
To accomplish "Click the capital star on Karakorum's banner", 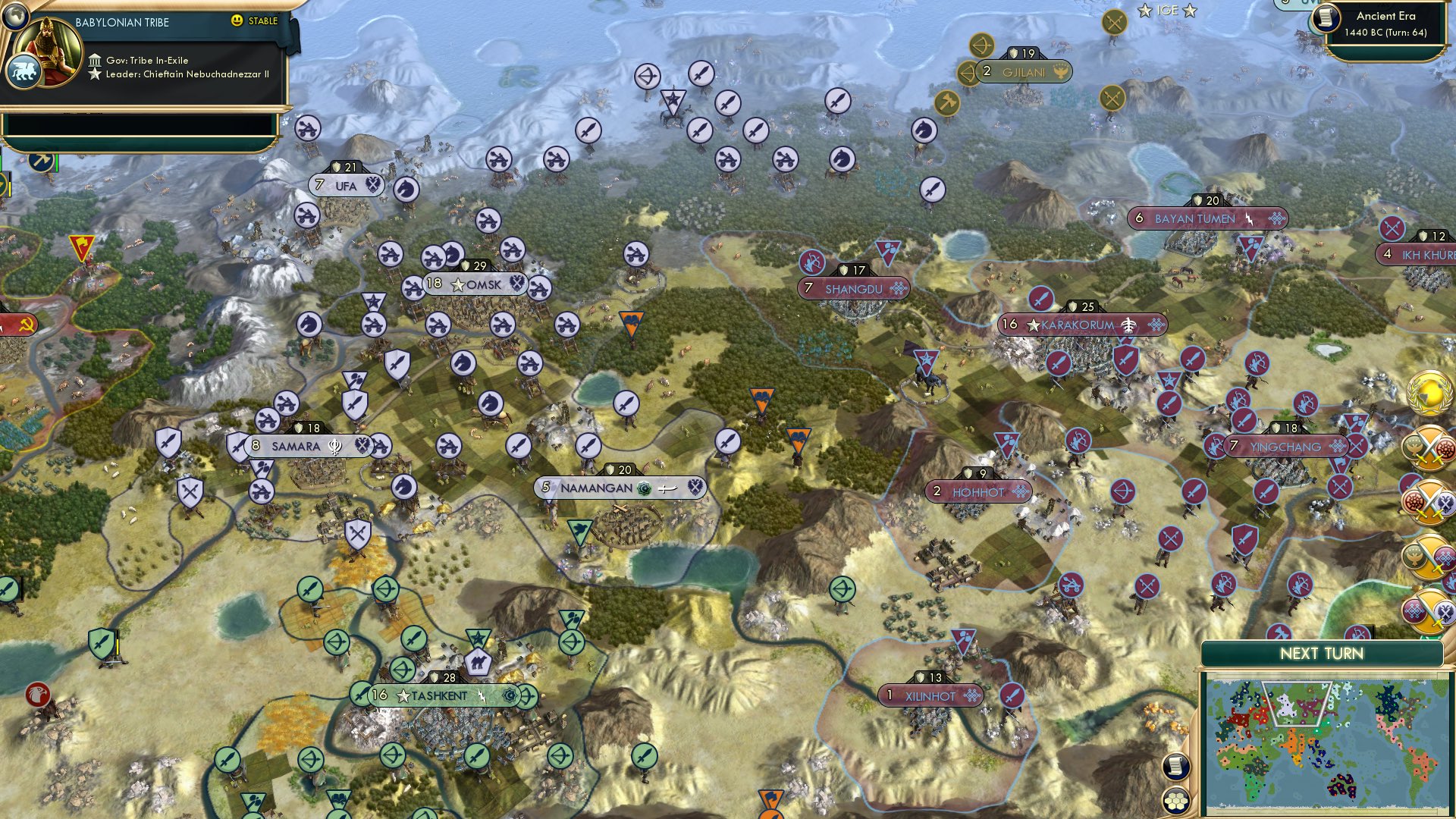I will pos(1033,325).
